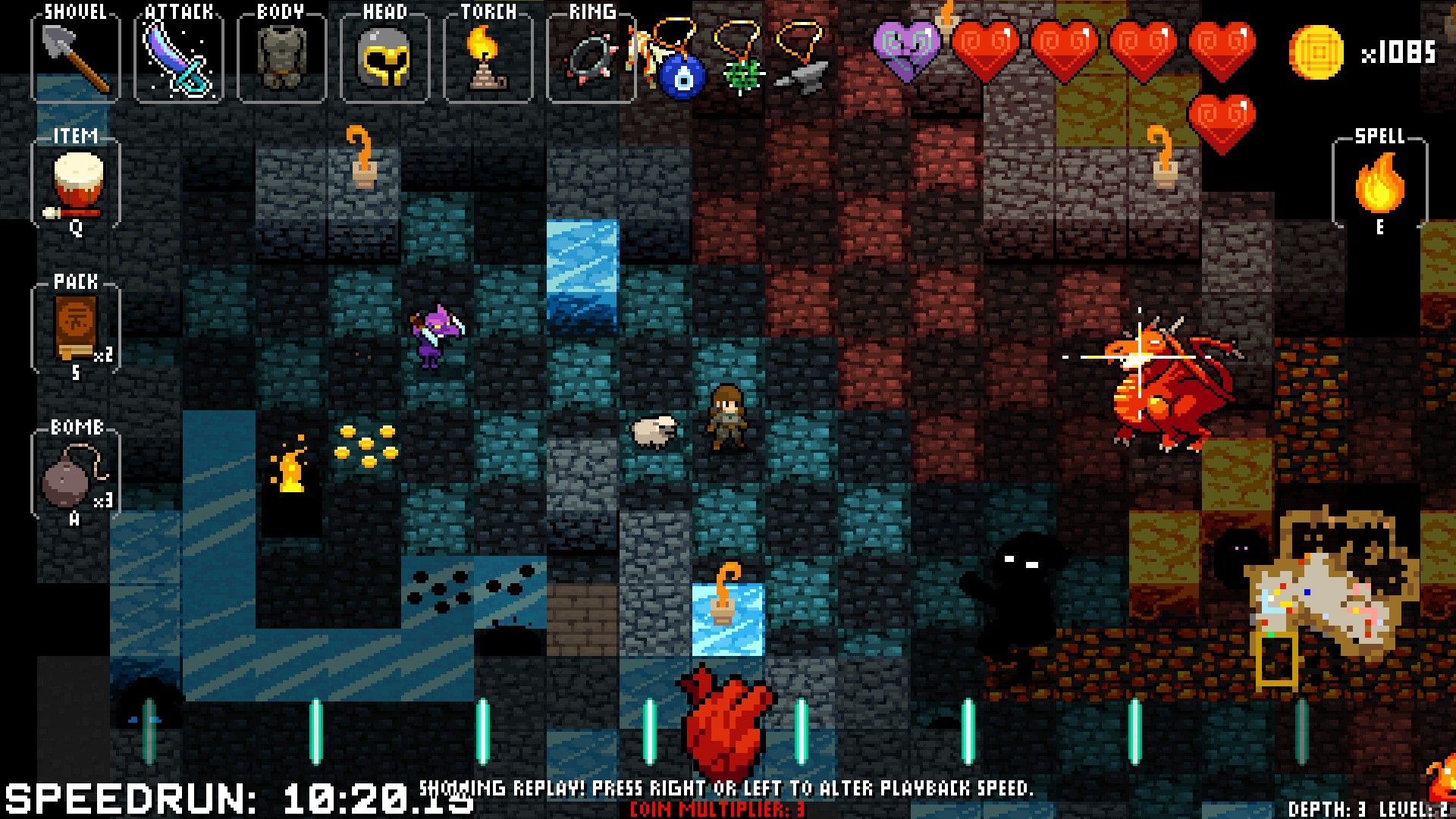Click the purple swirl heart container
The width and height of the screenshot is (1456, 819).
[908, 49]
